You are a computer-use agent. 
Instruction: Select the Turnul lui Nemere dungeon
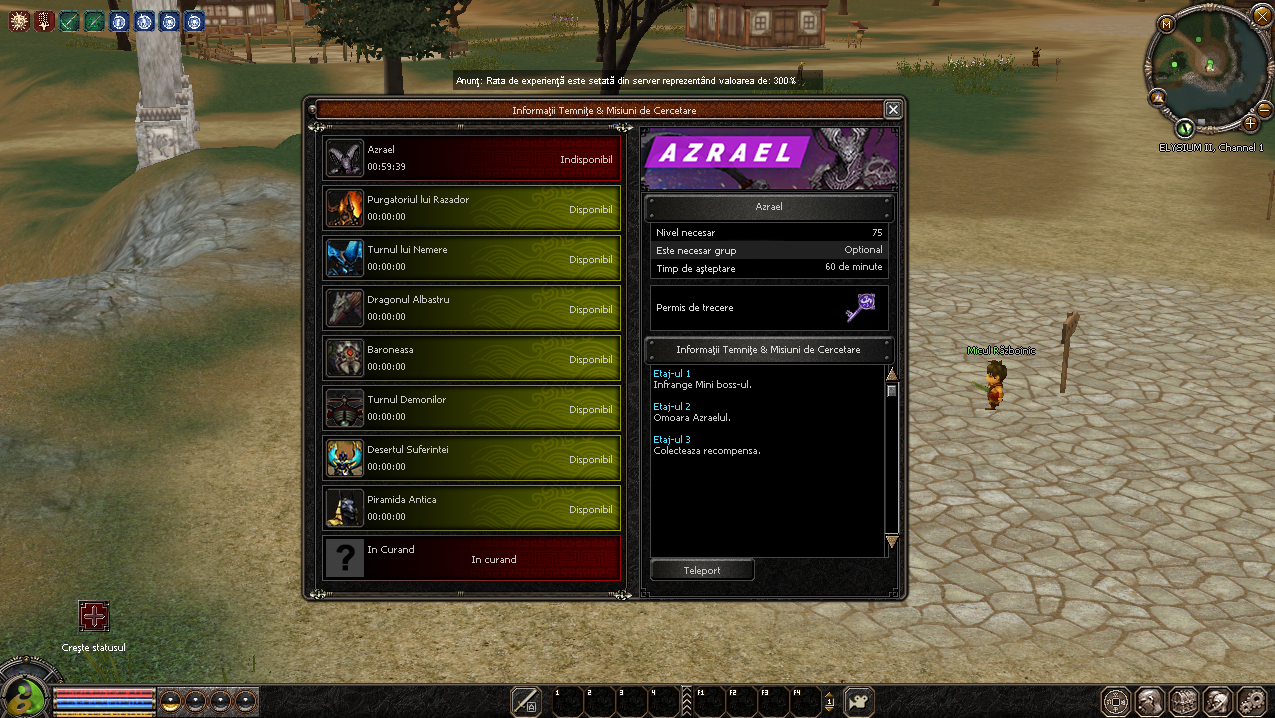[x=471, y=260]
